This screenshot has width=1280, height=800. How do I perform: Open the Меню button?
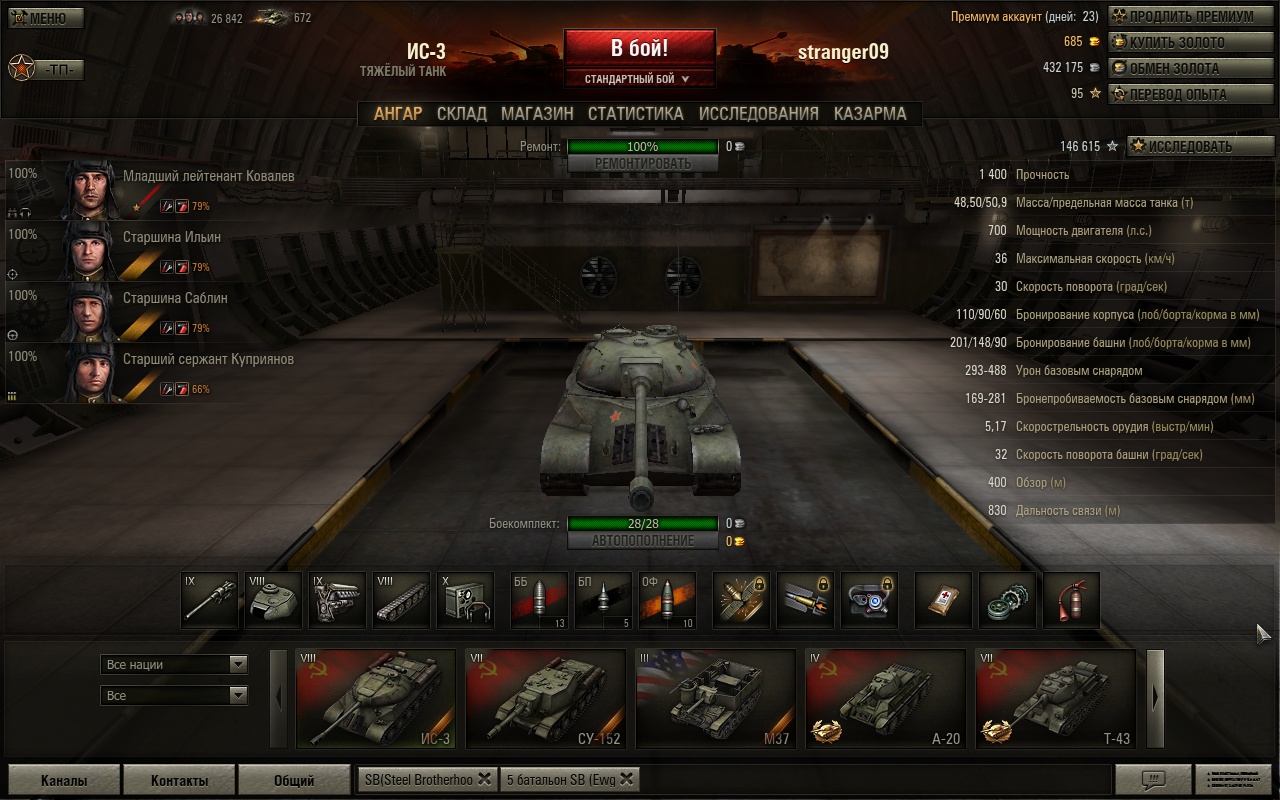46,18
